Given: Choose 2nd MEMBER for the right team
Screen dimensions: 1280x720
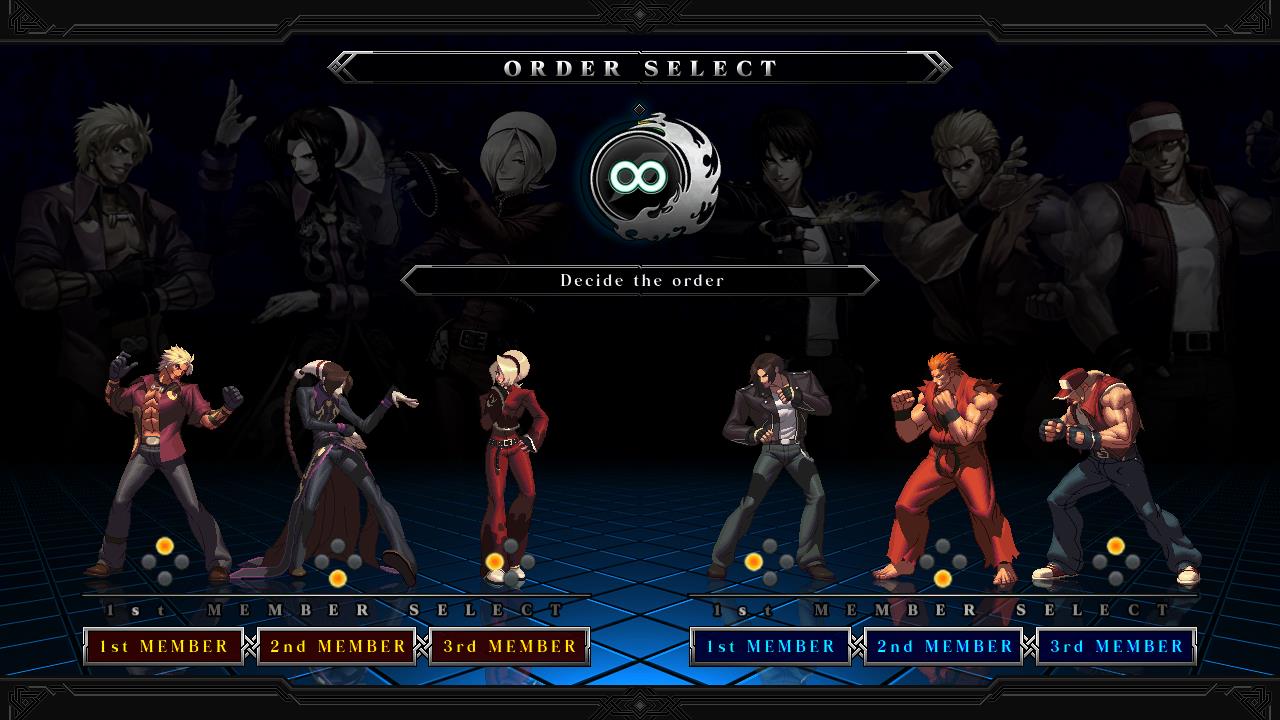Looking at the screenshot, I should coord(943,645).
